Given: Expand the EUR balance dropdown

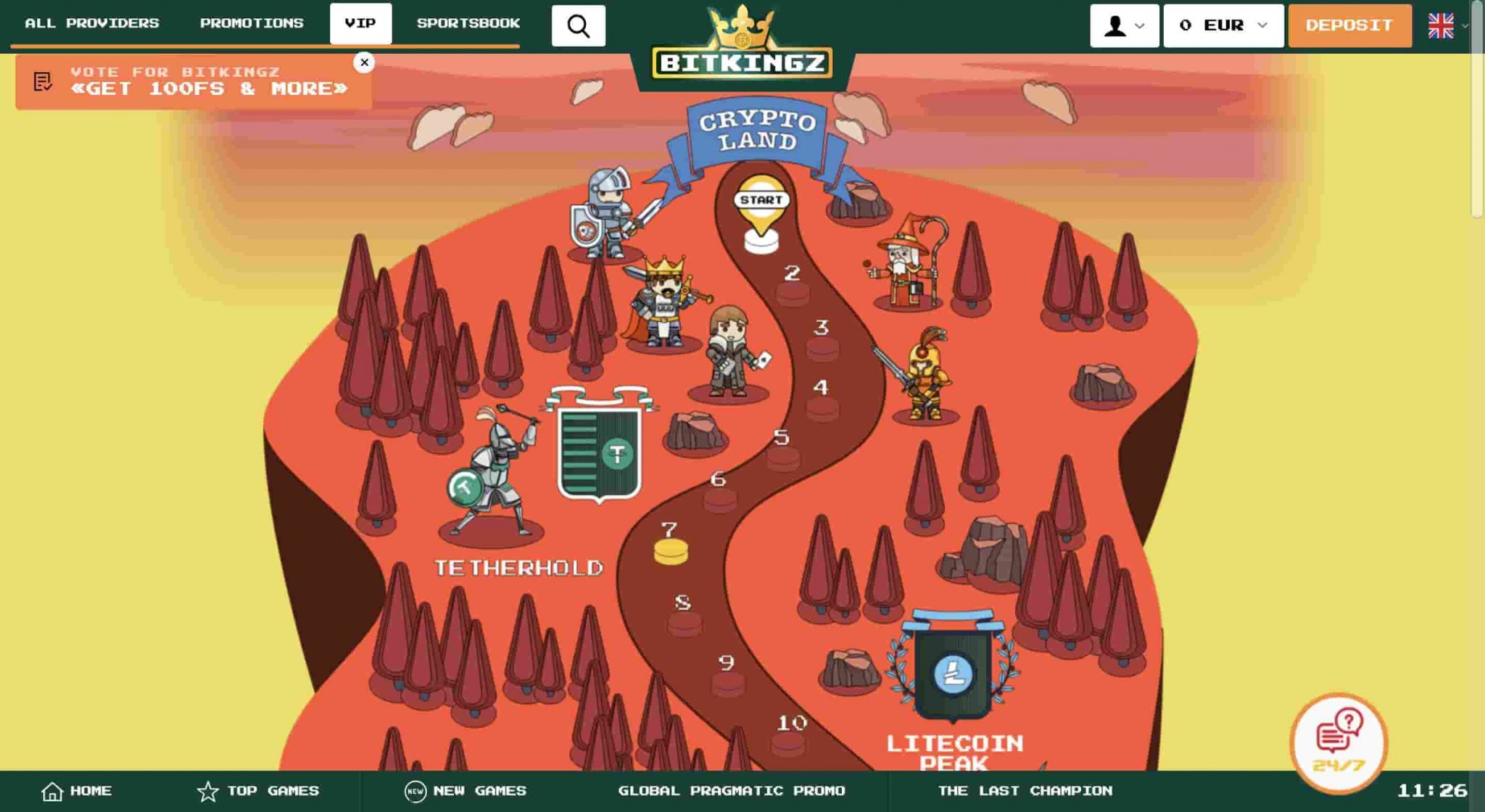Looking at the screenshot, I should coord(1223,26).
